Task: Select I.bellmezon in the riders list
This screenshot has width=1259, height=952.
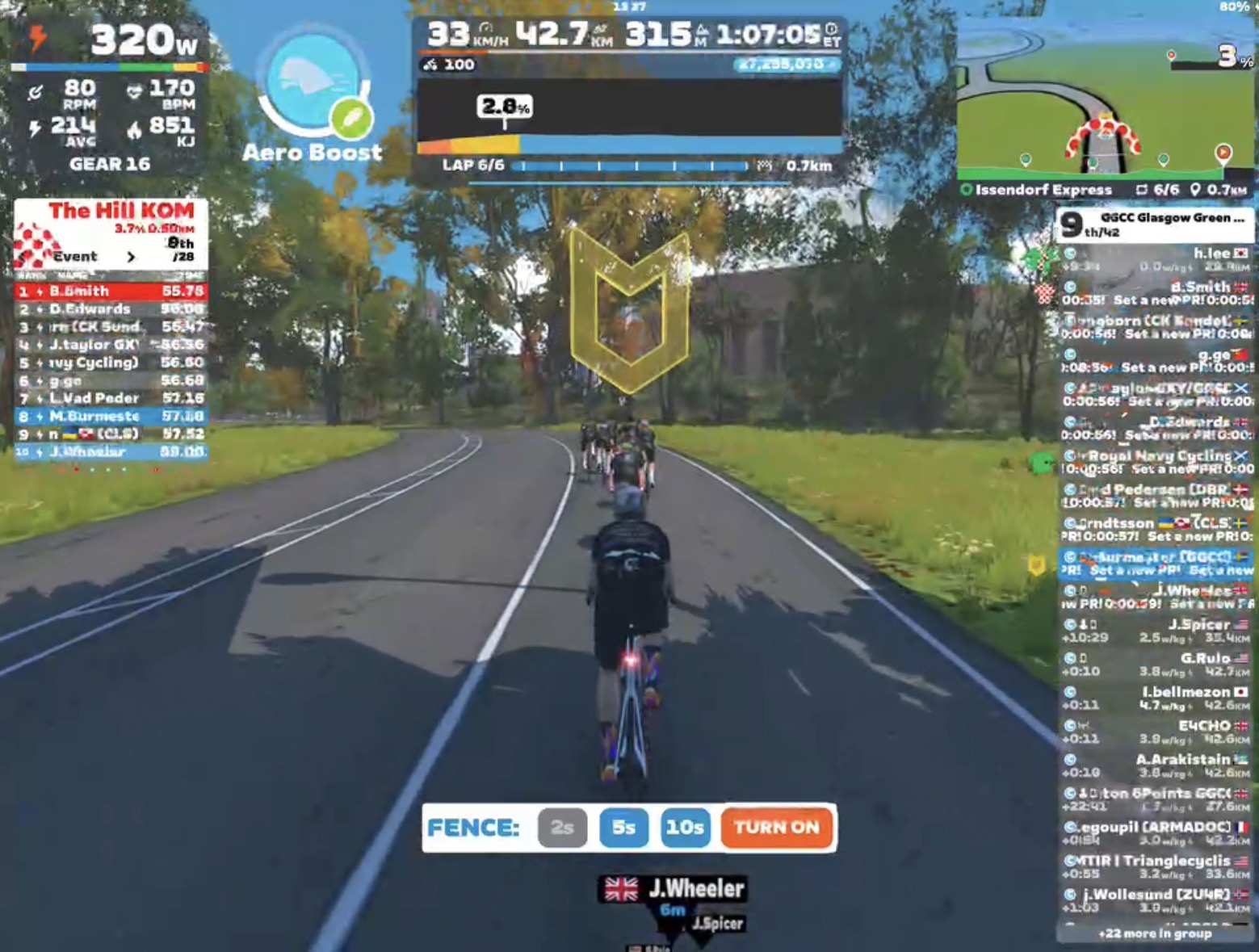Action: click(x=1155, y=698)
